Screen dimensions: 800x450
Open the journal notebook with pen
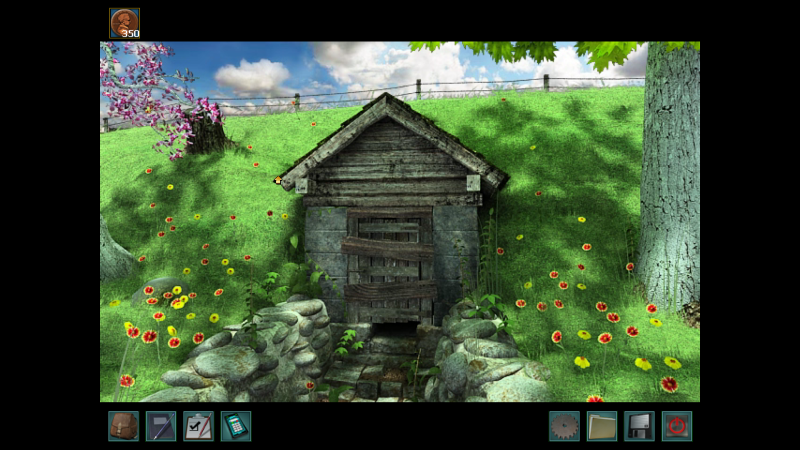tap(160, 426)
